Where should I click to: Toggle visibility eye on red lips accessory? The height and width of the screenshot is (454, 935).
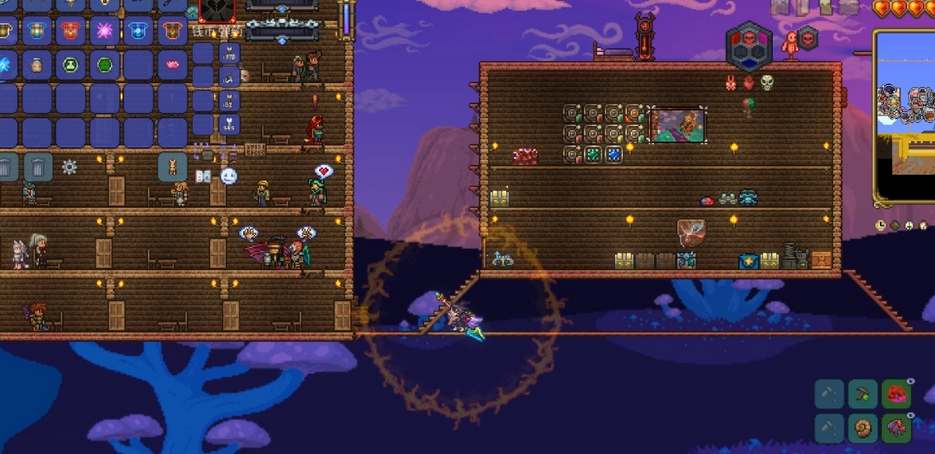(x=909, y=382)
